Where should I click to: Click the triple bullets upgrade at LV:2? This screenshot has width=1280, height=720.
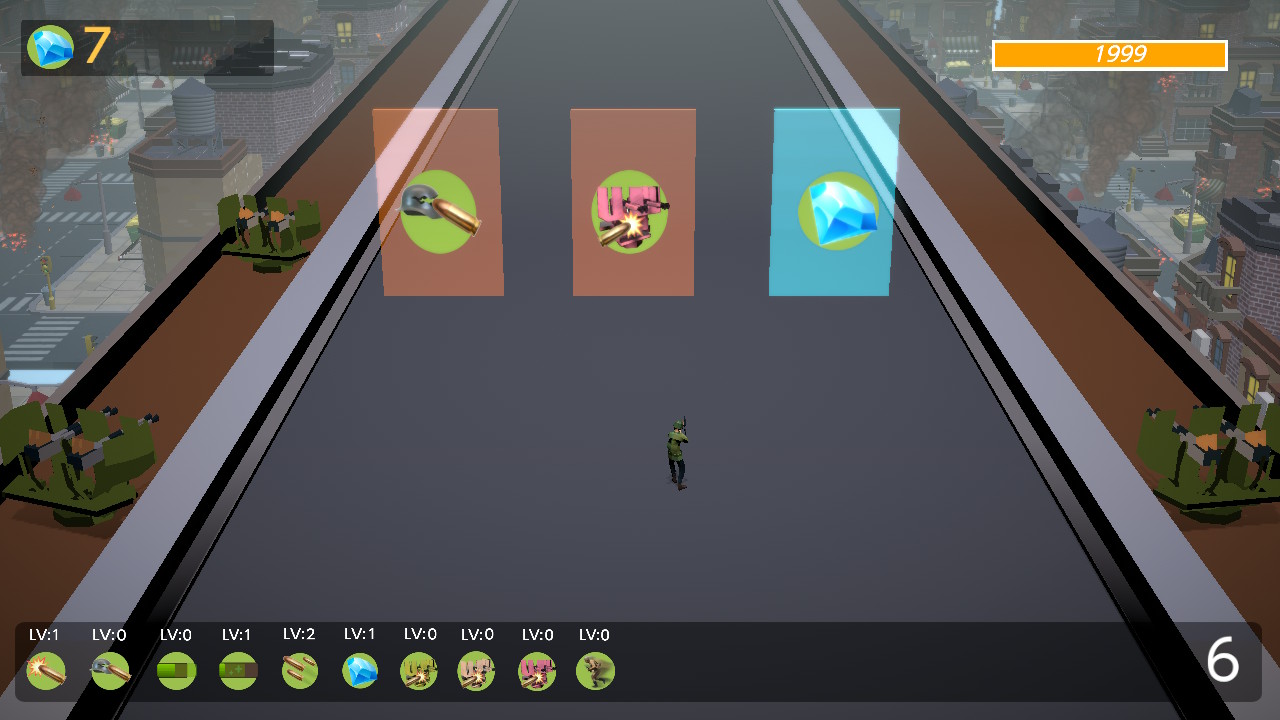pyautogui.click(x=298, y=670)
